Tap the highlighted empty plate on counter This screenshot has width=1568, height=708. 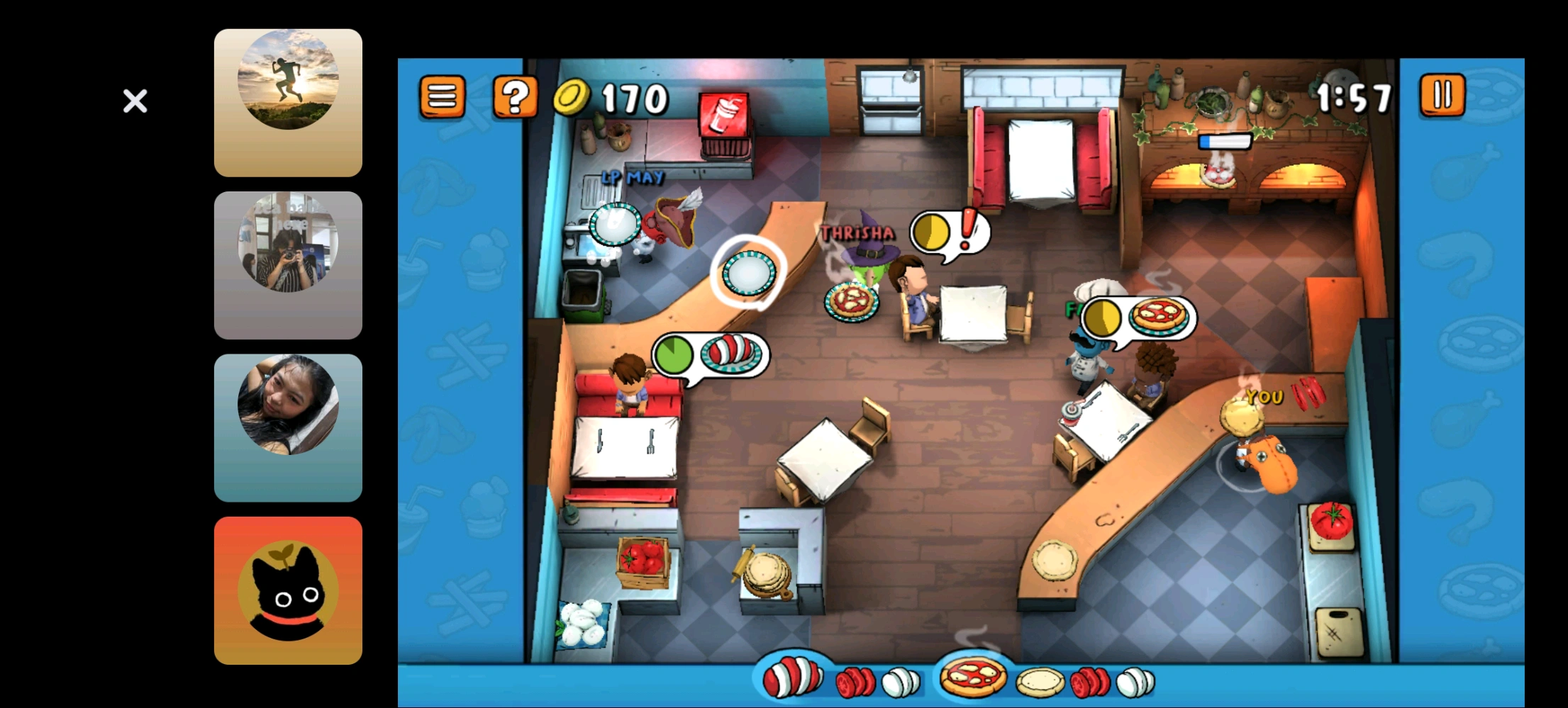(748, 272)
